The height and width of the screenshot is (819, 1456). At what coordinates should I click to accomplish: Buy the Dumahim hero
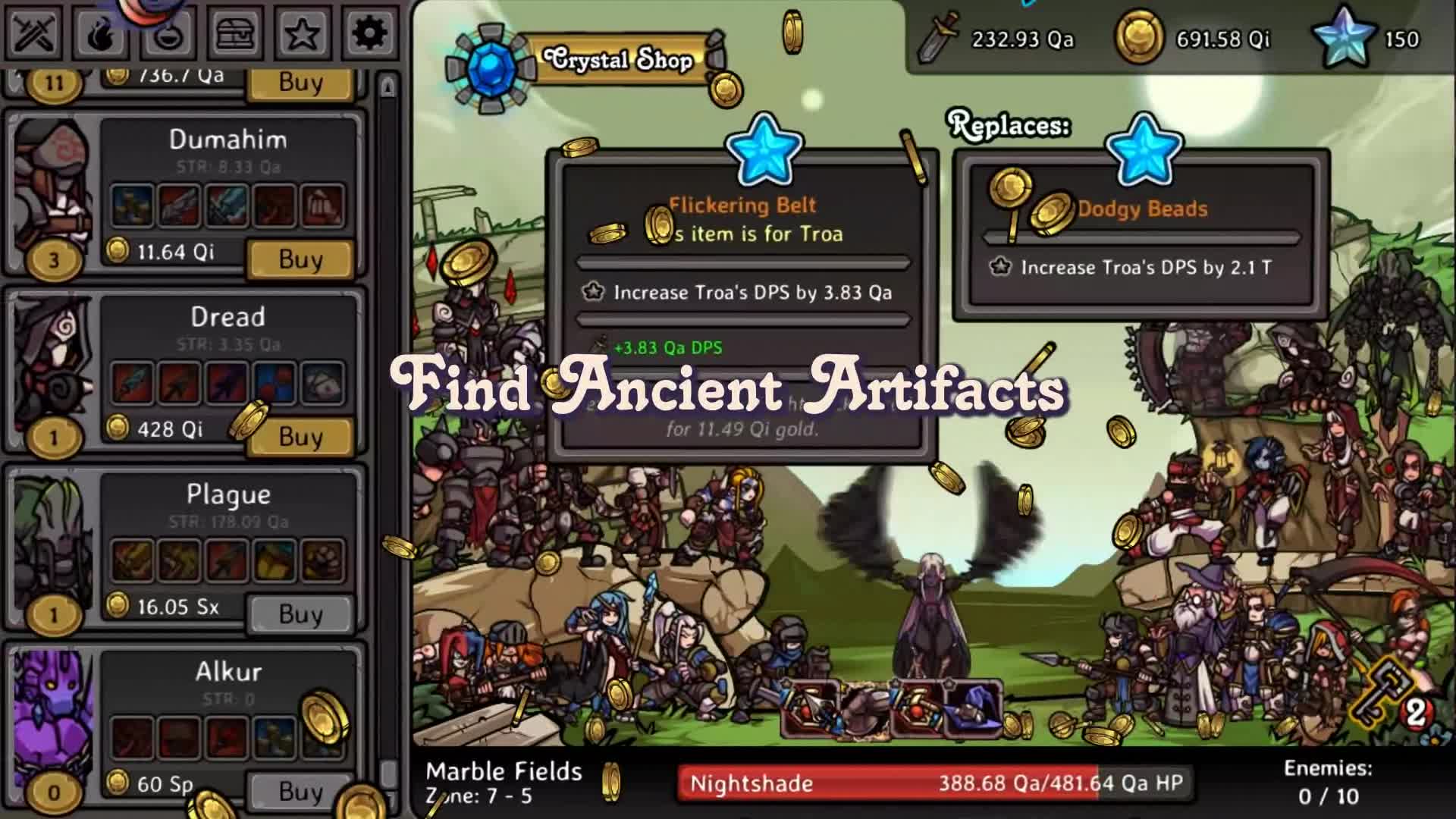pyautogui.click(x=300, y=259)
